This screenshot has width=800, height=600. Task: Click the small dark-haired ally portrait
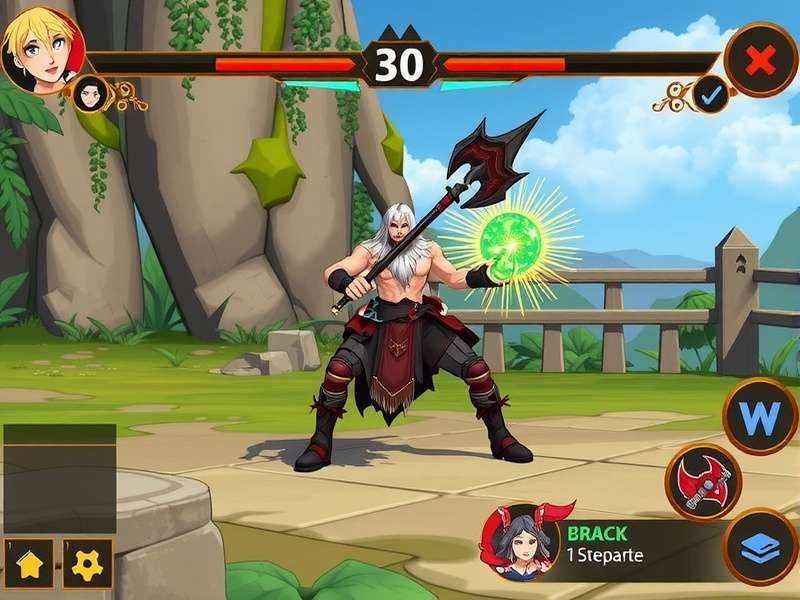[91, 94]
